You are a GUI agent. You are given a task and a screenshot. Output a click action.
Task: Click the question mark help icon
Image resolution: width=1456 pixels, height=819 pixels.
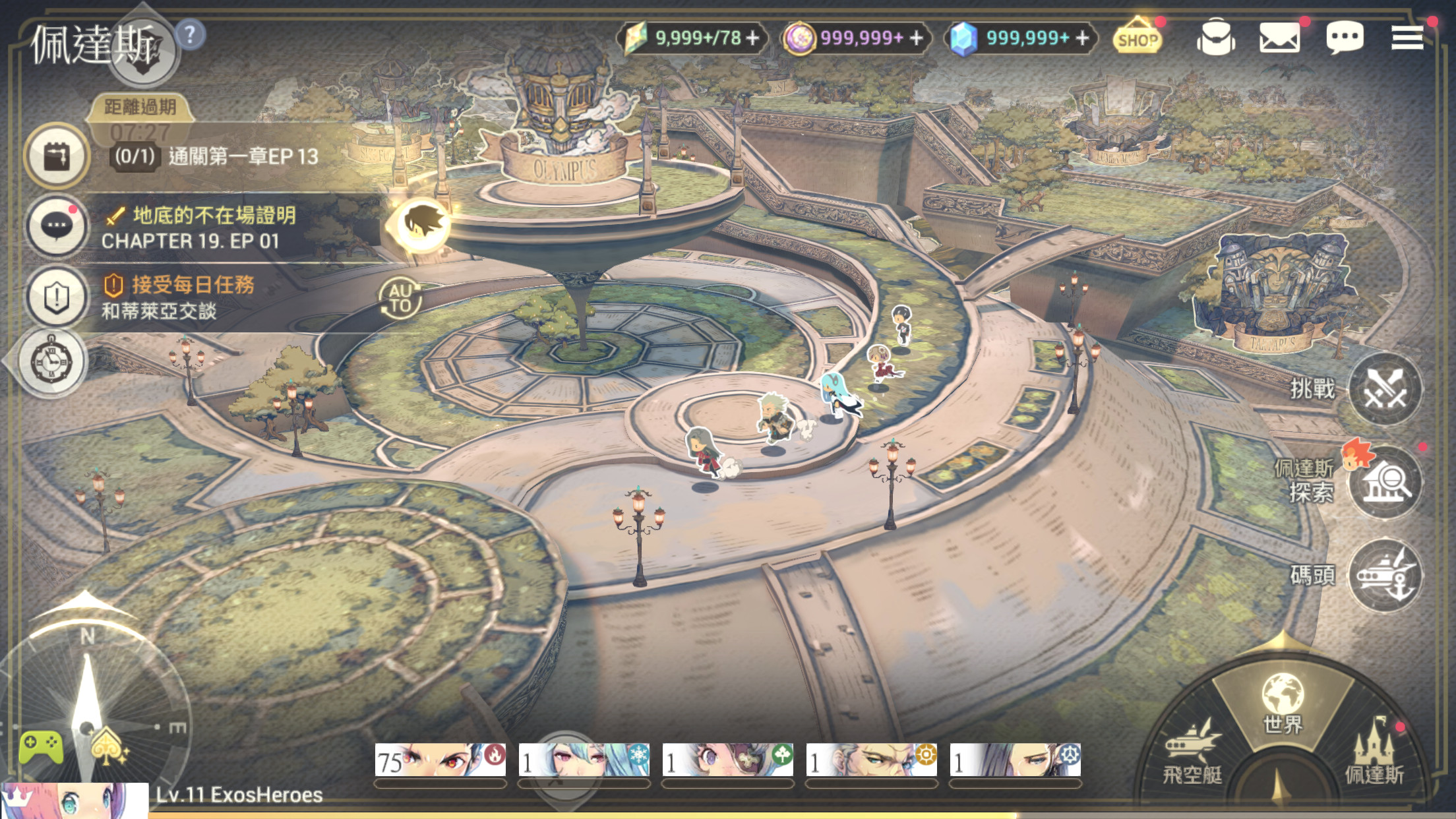tap(190, 34)
